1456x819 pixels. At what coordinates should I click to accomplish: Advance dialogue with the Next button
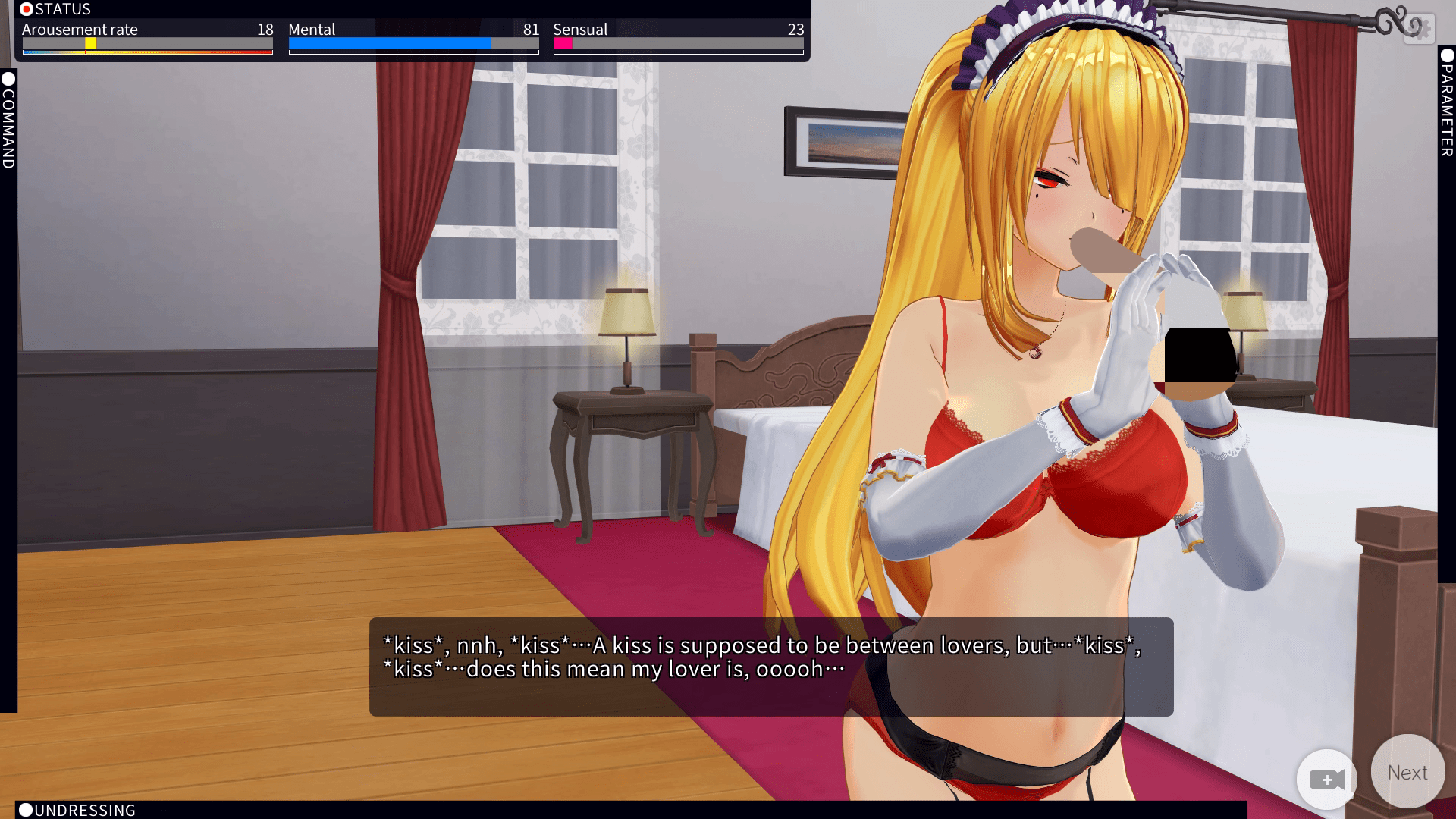(x=1407, y=772)
